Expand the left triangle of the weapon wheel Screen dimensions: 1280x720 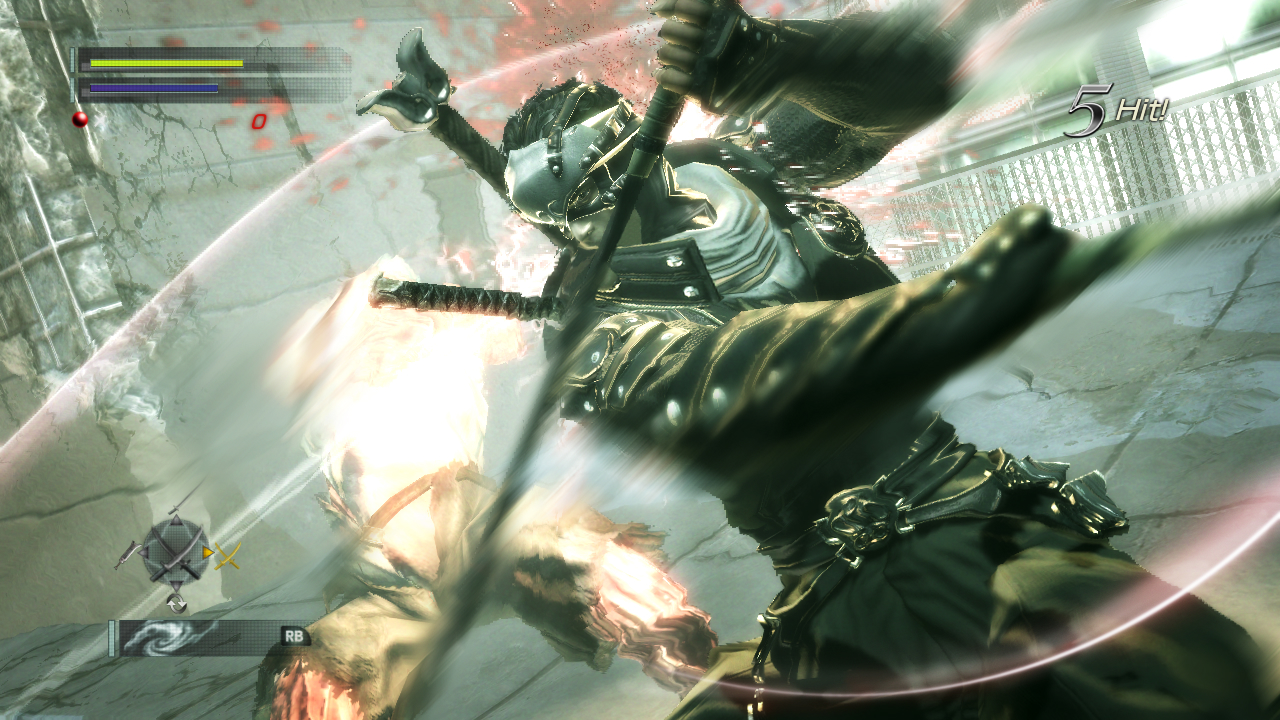coord(144,552)
